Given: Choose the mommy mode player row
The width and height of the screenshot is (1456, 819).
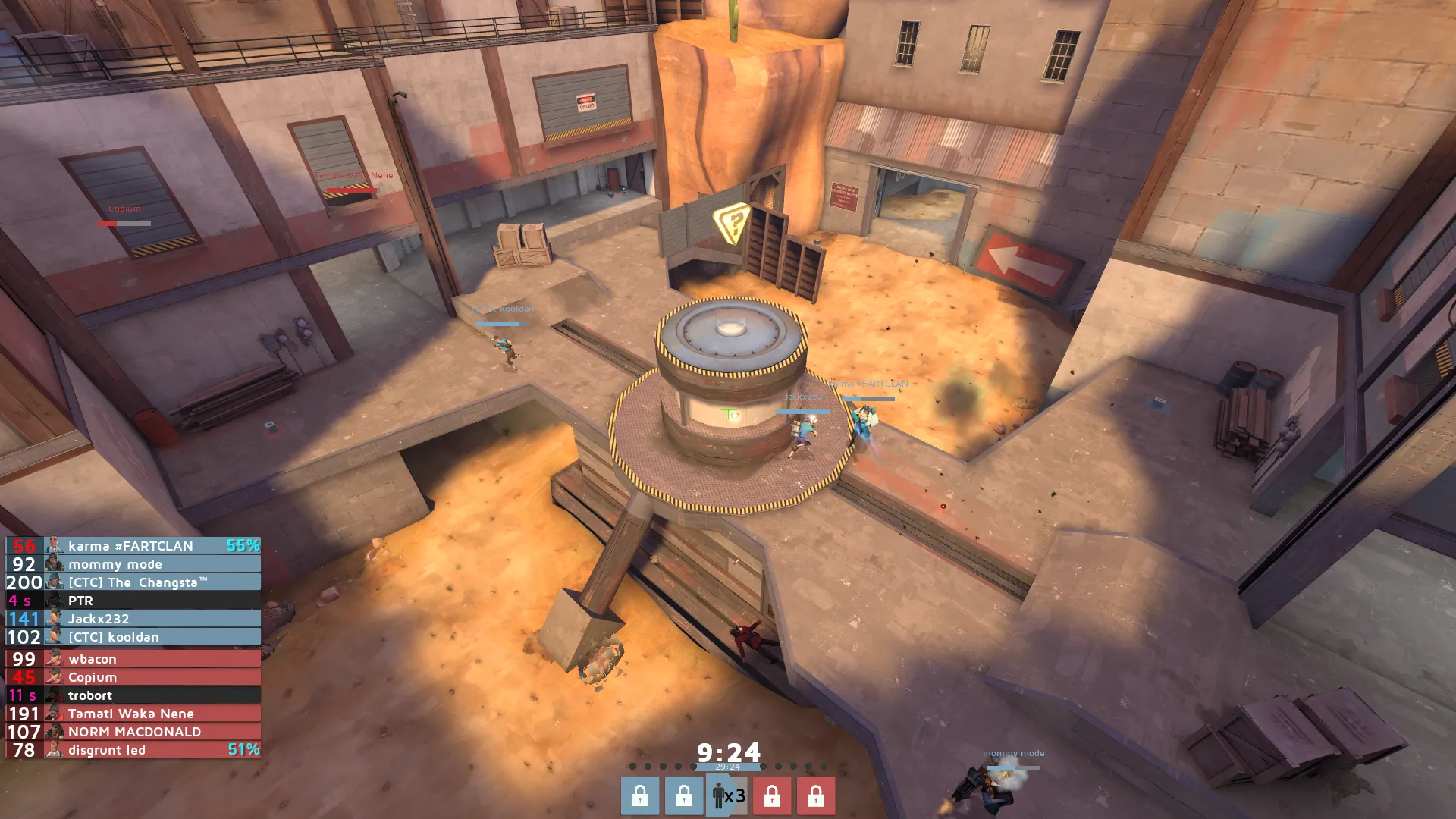Looking at the screenshot, I should tap(133, 564).
